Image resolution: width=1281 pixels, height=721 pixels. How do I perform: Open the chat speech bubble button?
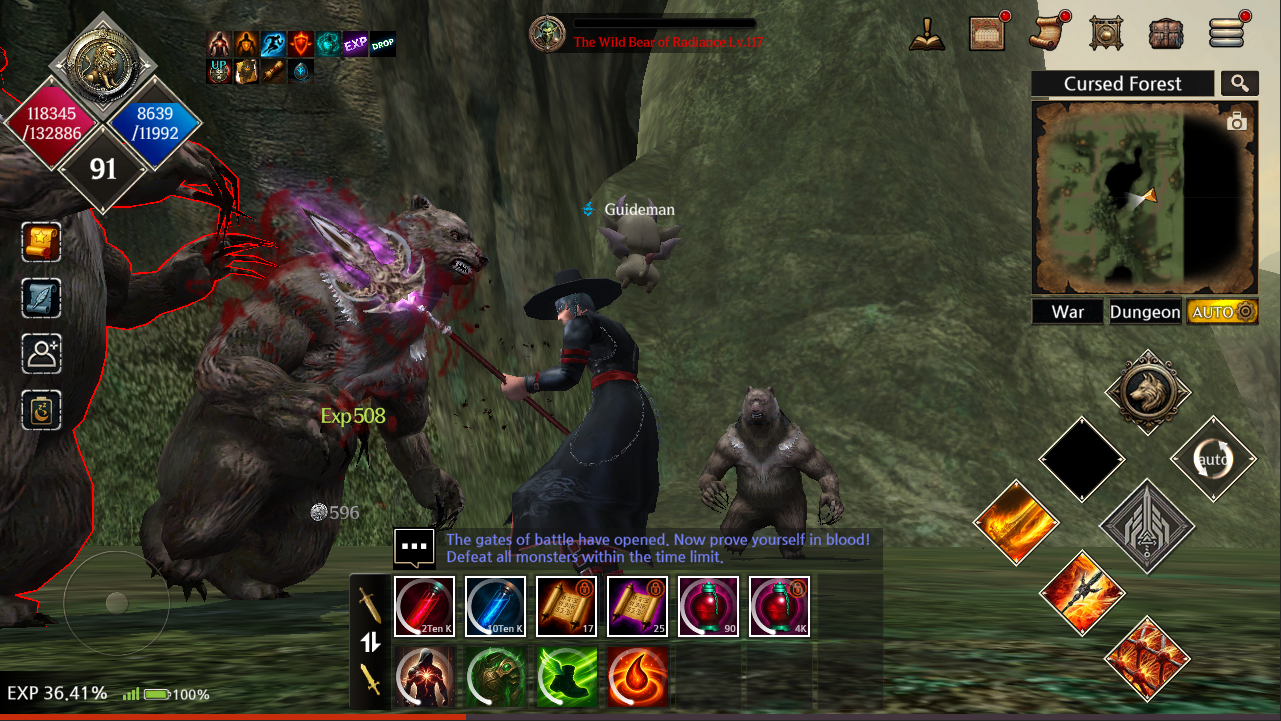pyautogui.click(x=414, y=547)
